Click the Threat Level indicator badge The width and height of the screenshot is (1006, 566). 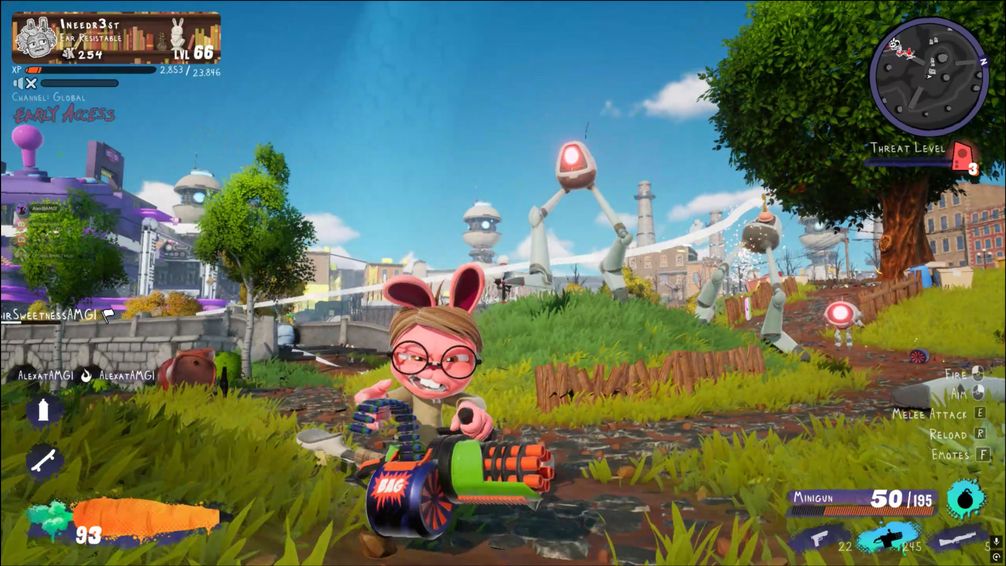[962, 156]
